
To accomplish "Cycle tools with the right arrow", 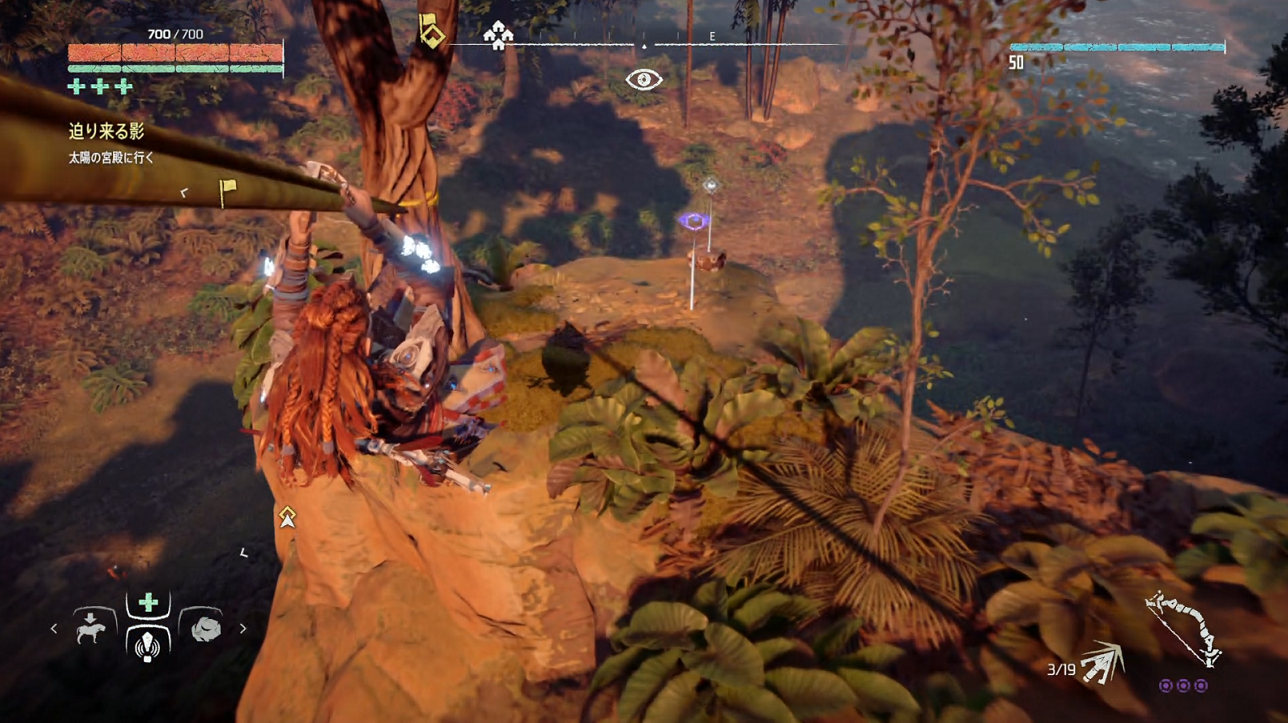I will (242, 629).
